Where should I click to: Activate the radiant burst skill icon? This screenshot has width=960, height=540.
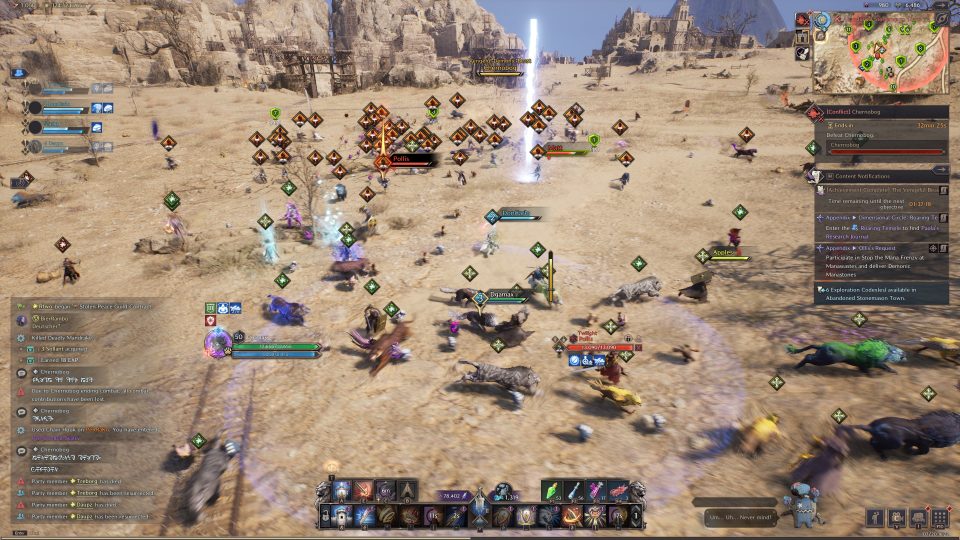click(x=598, y=516)
